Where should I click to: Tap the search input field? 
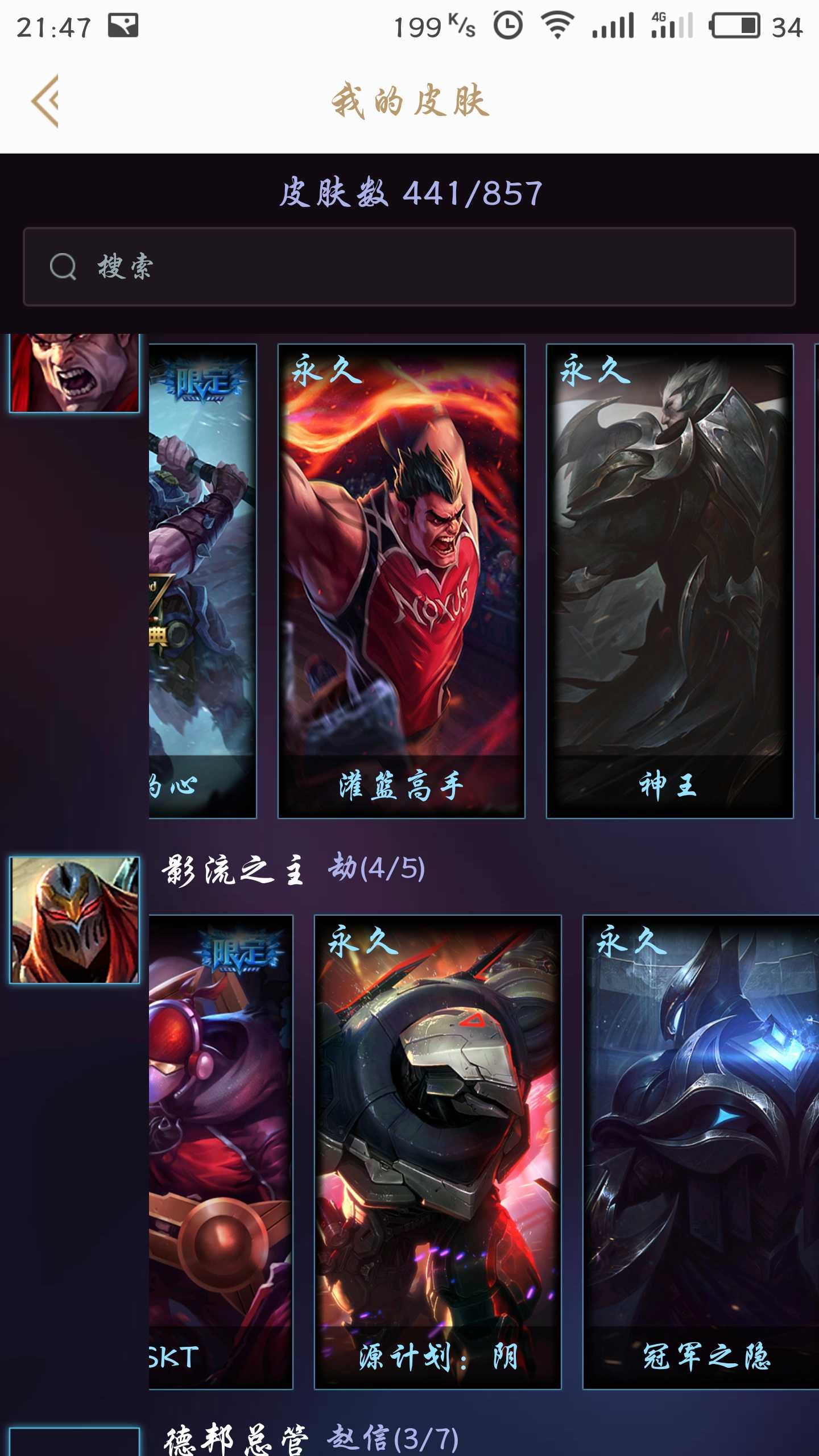409,266
